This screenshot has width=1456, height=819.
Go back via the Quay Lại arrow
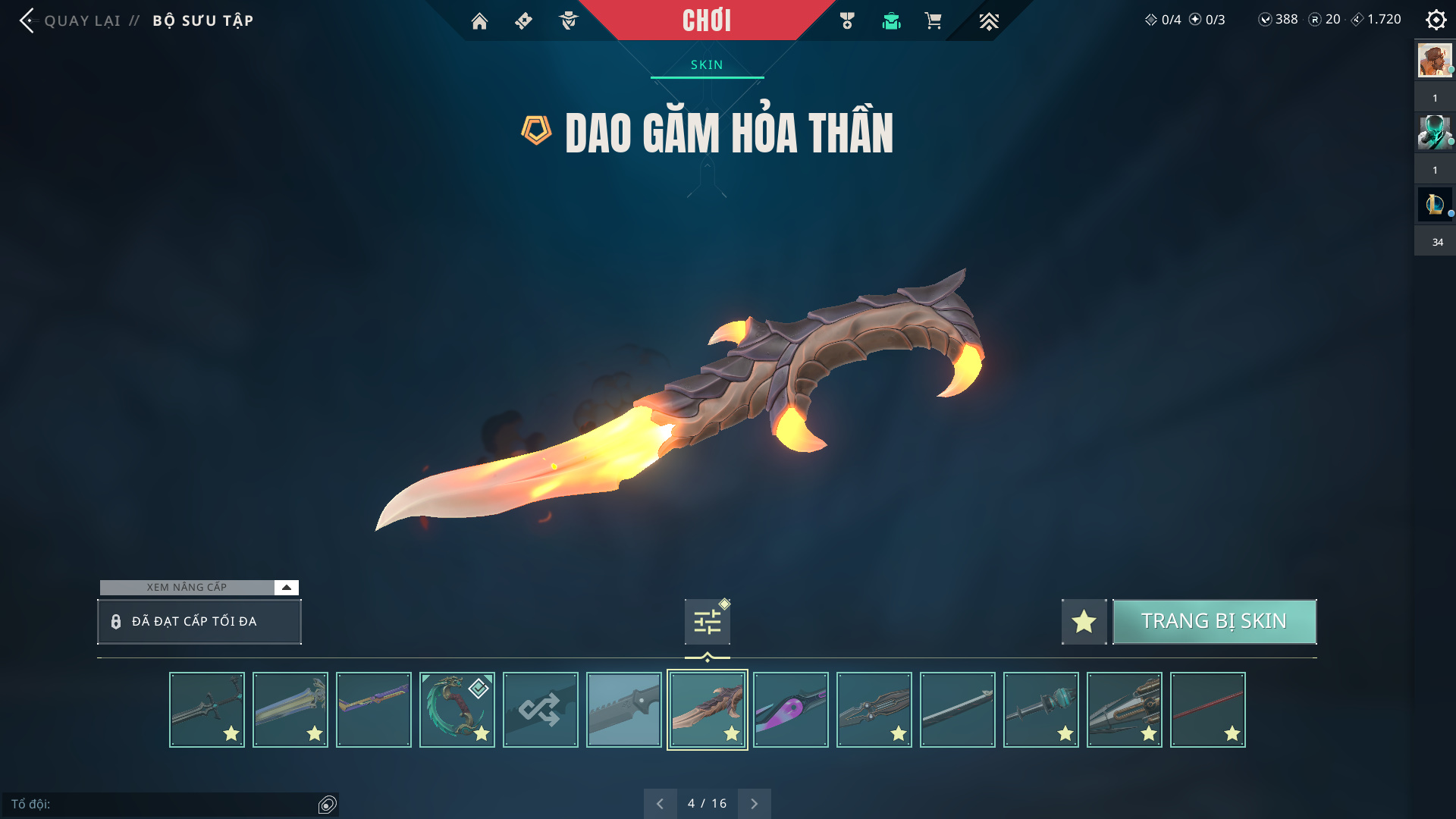[x=27, y=20]
